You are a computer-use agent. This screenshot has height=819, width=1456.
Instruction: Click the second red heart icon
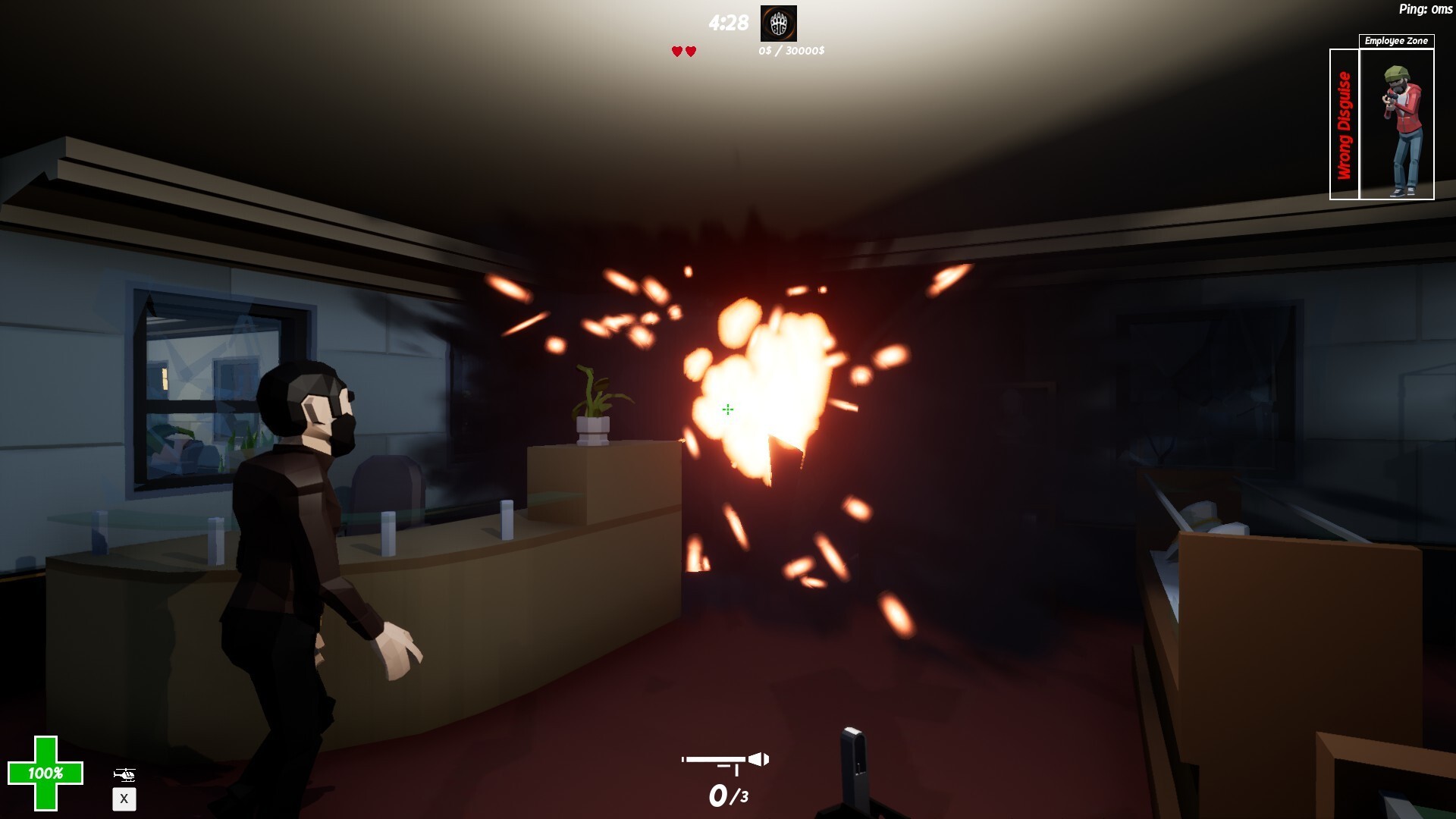pos(691,52)
